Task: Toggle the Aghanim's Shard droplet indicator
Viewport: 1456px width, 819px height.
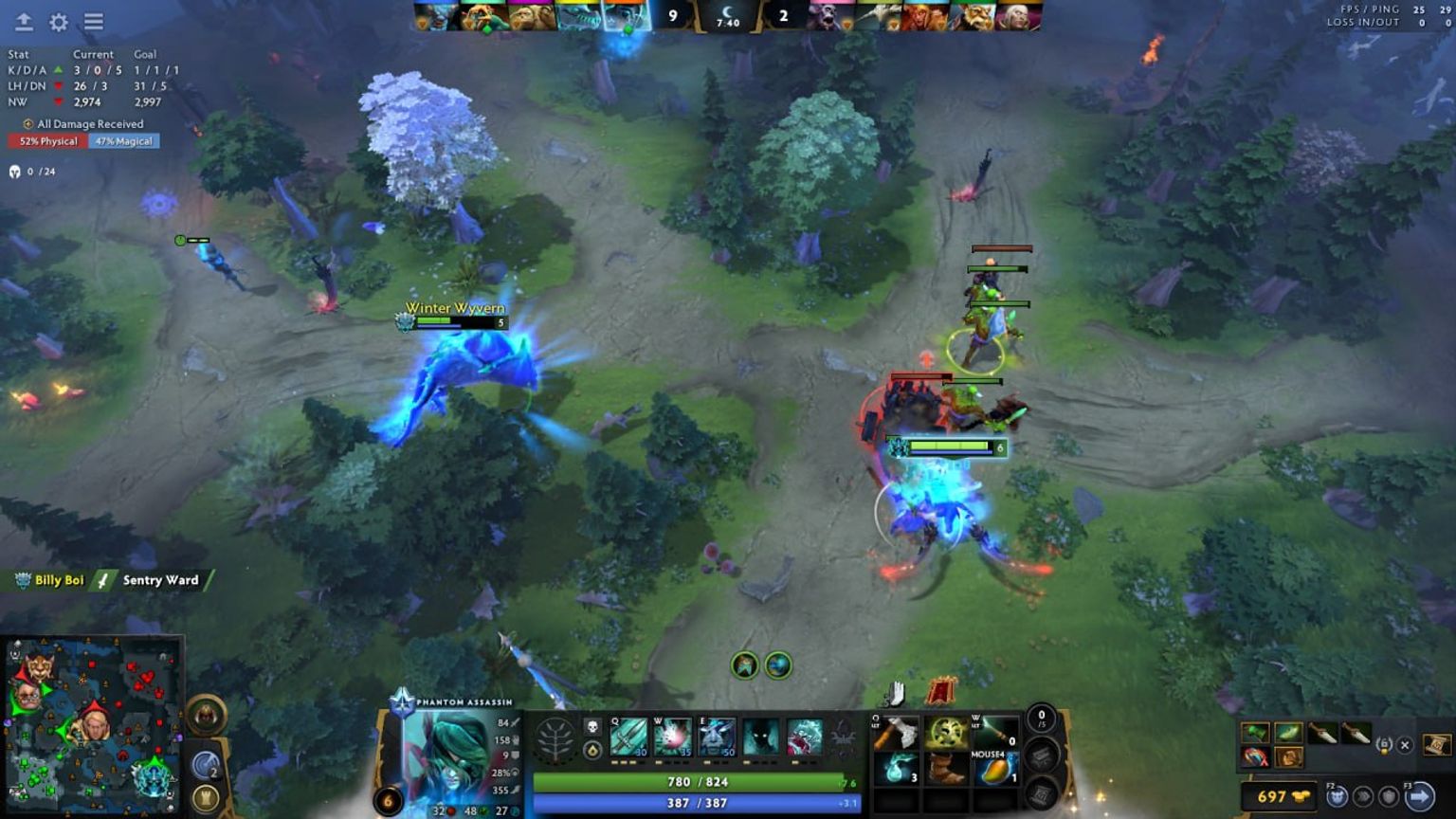Action: (591, 751)
